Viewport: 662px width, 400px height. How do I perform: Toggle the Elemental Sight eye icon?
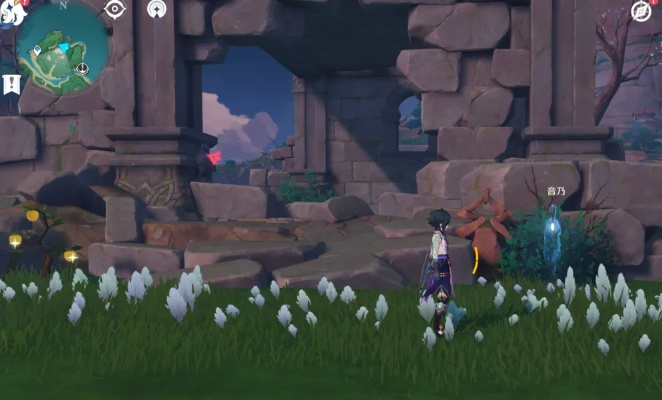click(115, 10)
